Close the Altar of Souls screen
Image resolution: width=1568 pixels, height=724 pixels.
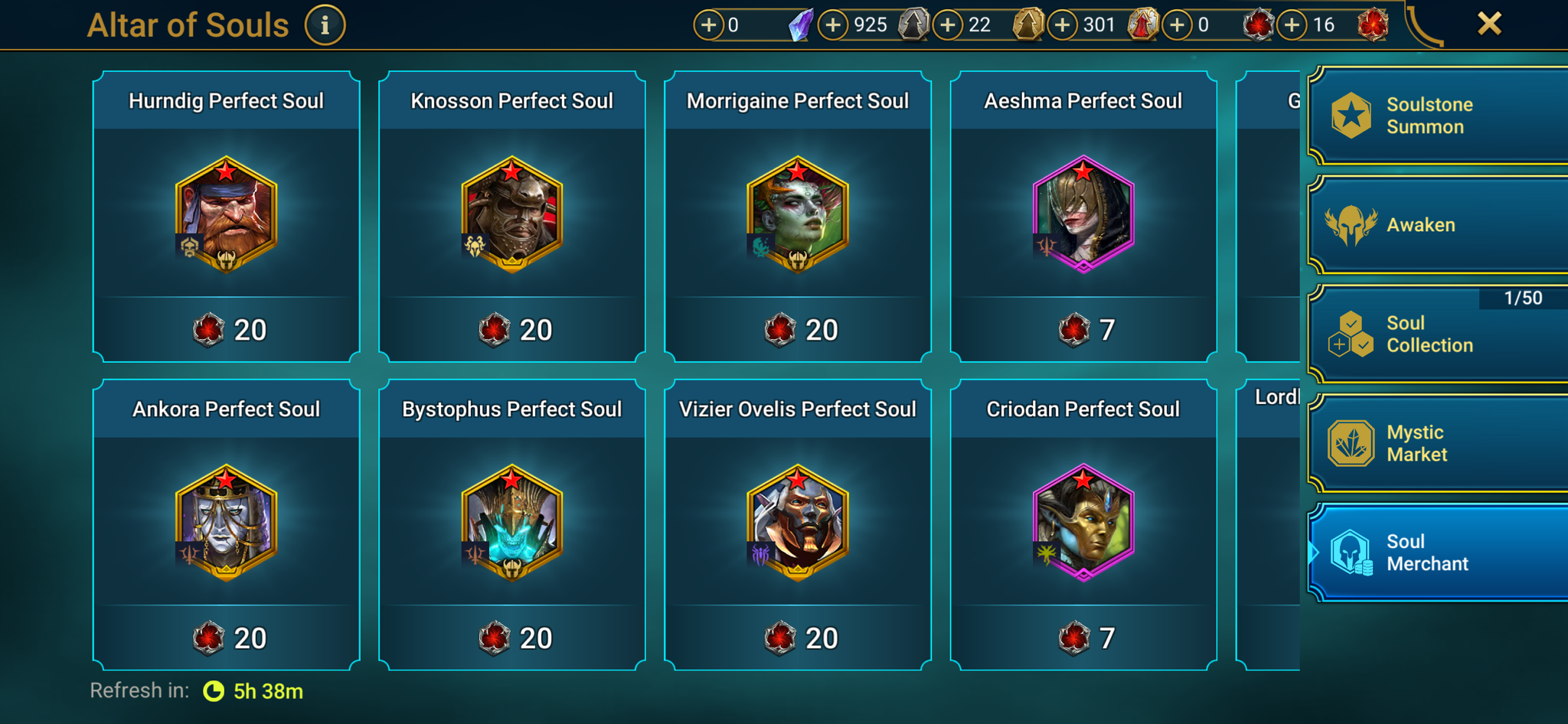pos(1488,23)
